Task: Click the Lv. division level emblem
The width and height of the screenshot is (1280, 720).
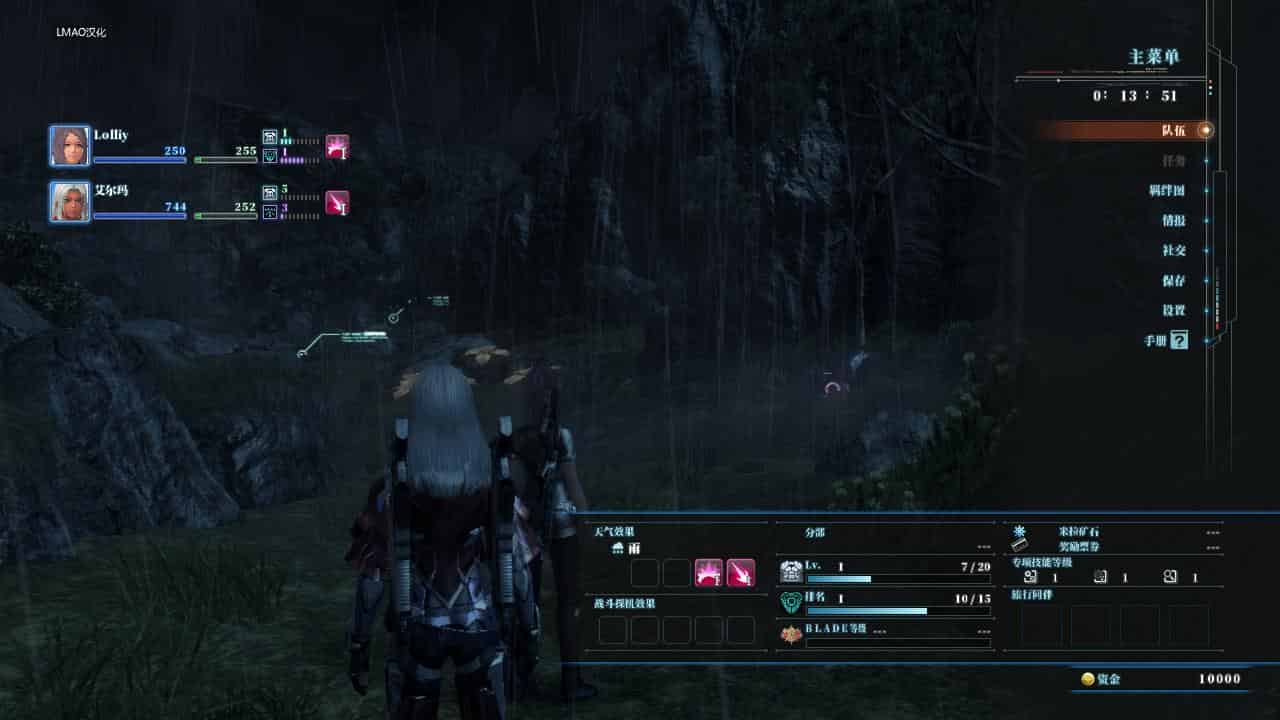Action: tap(791, 572)
